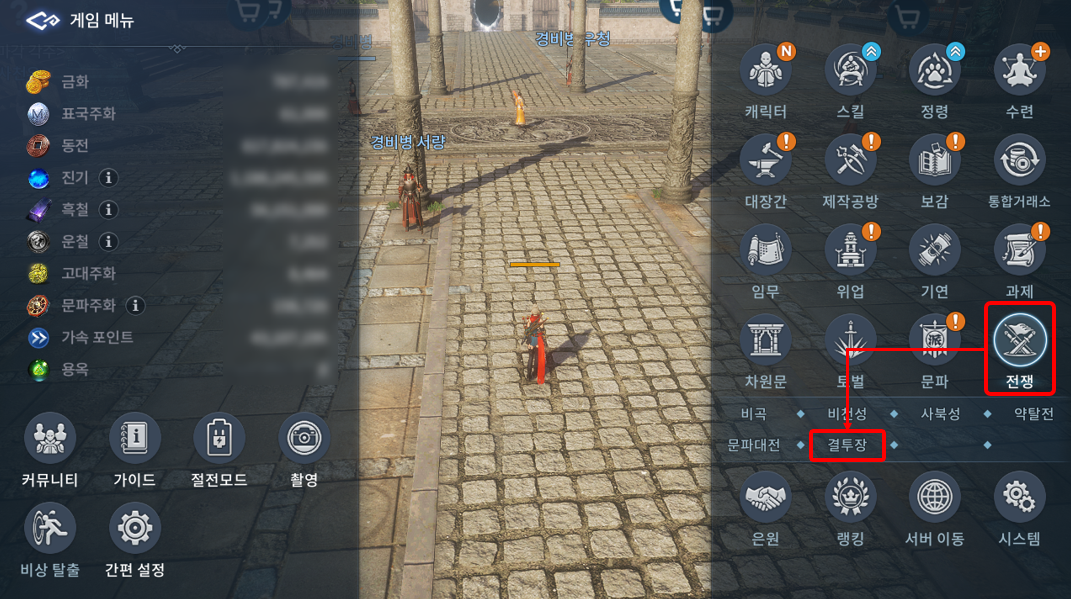Choose 결투장 from the war submenu

[x=847, y=443]
